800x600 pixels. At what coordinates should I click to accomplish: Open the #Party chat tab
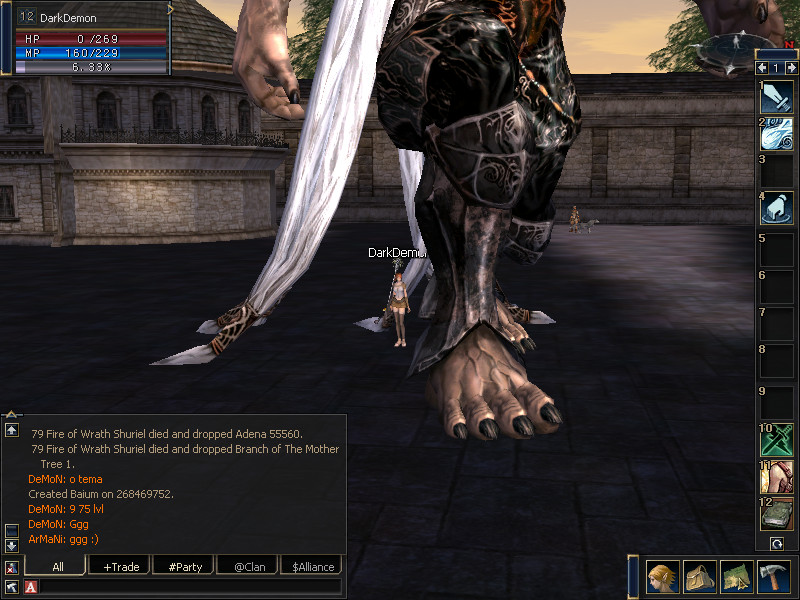pos(185,566)
